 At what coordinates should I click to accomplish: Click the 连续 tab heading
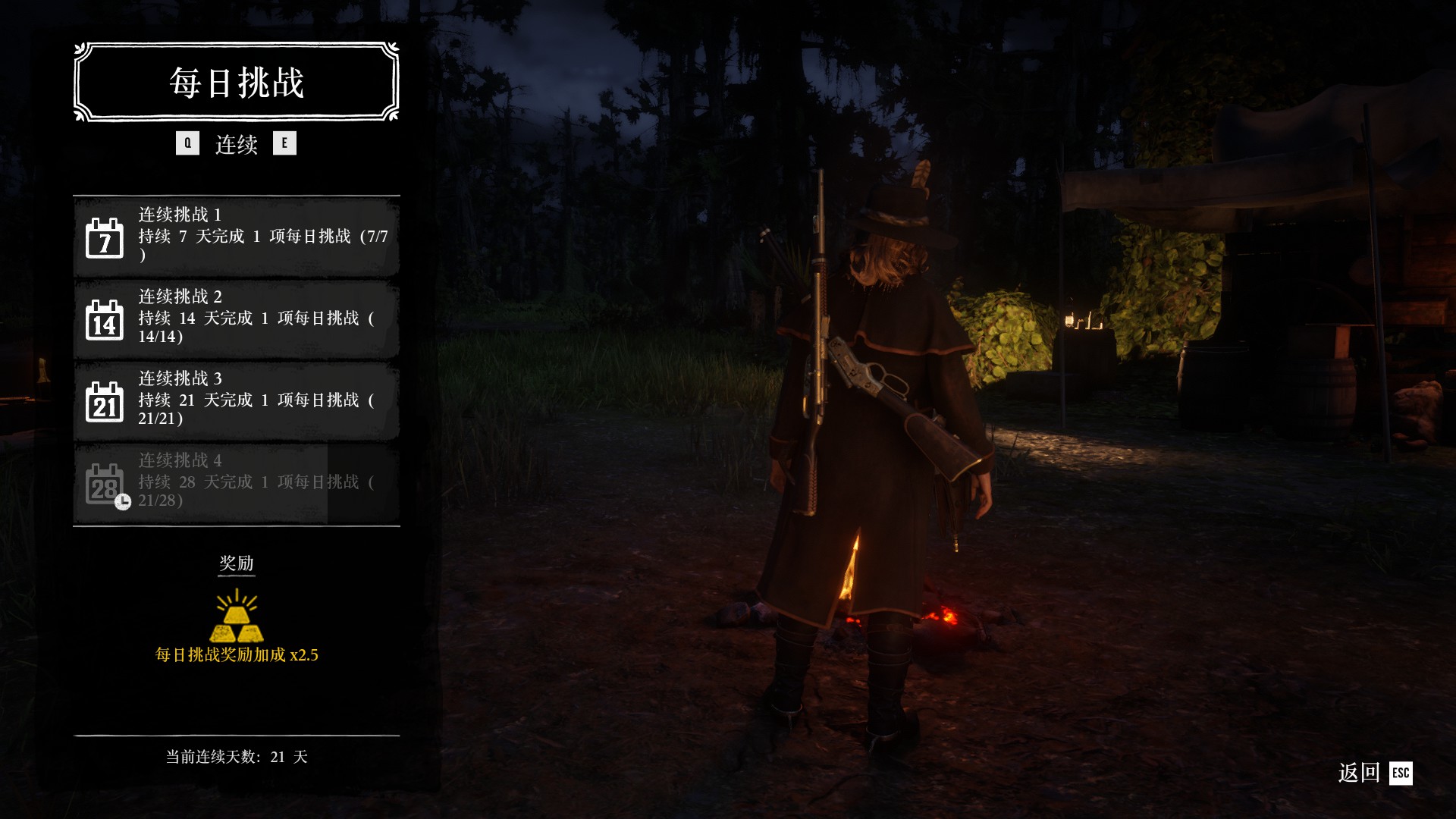tap(237, 144)
